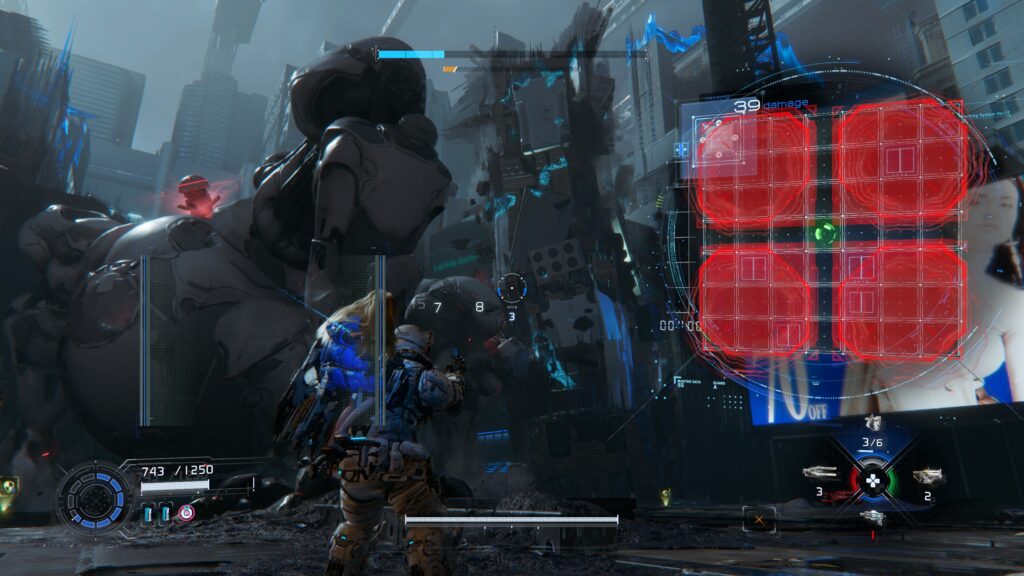Click the green shield marker icon
This screenshot has height=576, width=1024.
(x=10, y=487)
